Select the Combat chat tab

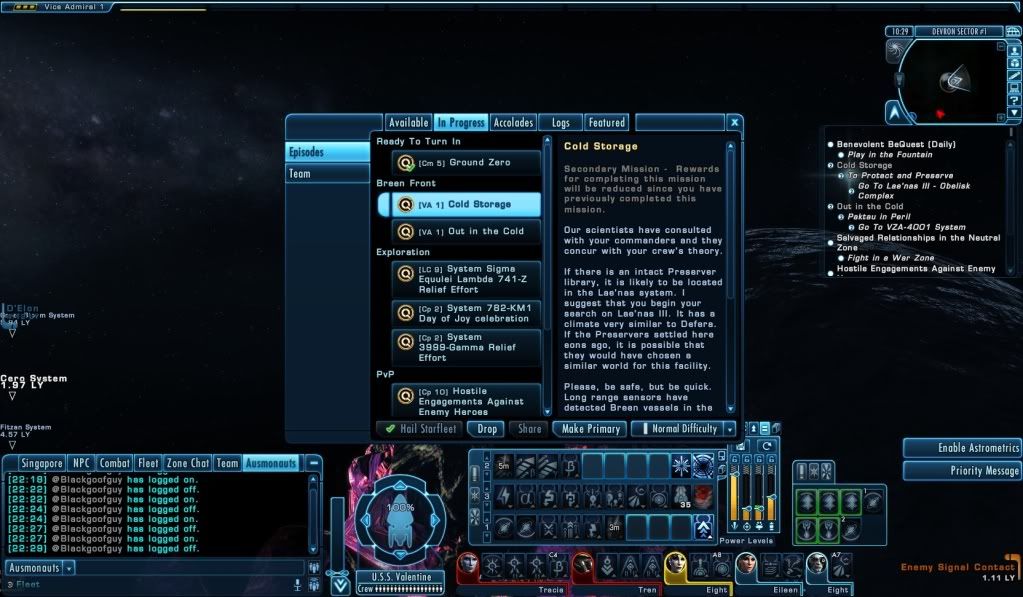(x=114, y=463)
